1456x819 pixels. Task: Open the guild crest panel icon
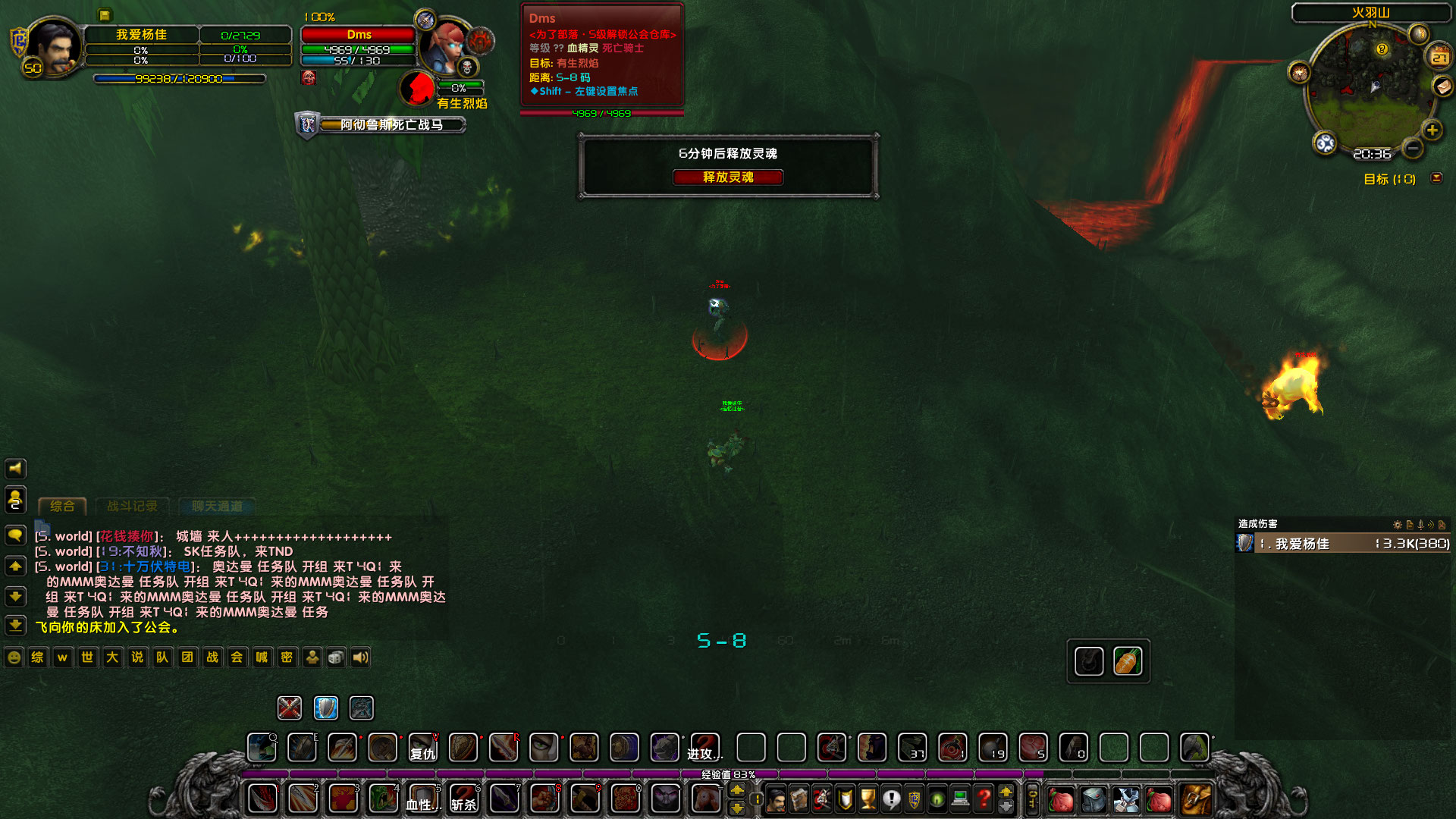(x=915, y=799)
